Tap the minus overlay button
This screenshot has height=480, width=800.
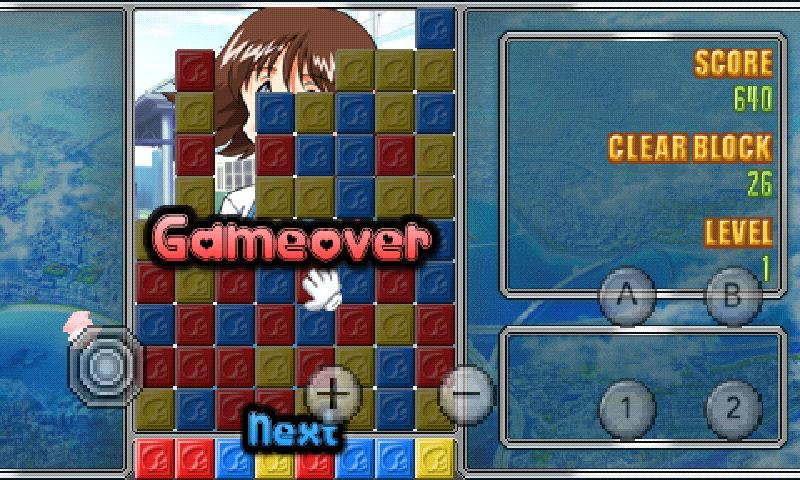click(466, 391)
